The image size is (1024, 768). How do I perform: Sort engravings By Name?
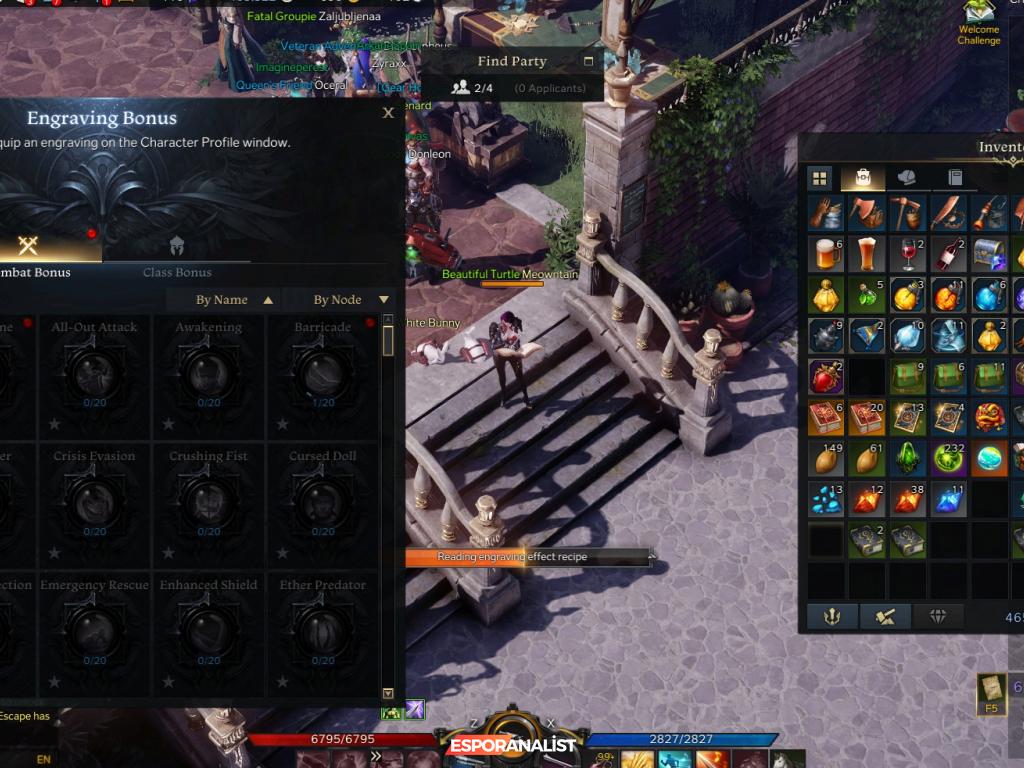pos(234,300)
